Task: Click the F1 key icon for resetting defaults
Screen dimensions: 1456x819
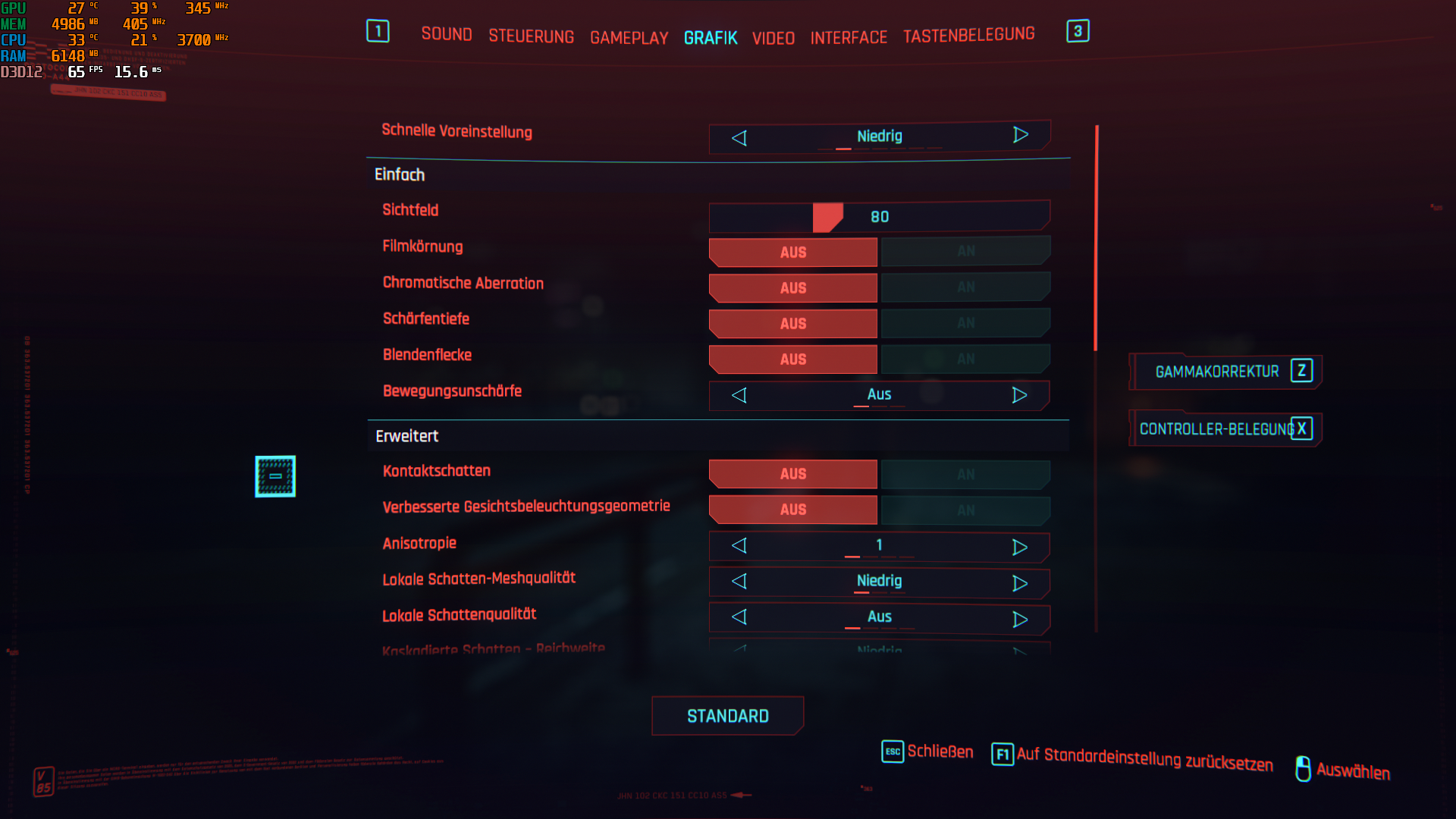Action: [1003, 755]
